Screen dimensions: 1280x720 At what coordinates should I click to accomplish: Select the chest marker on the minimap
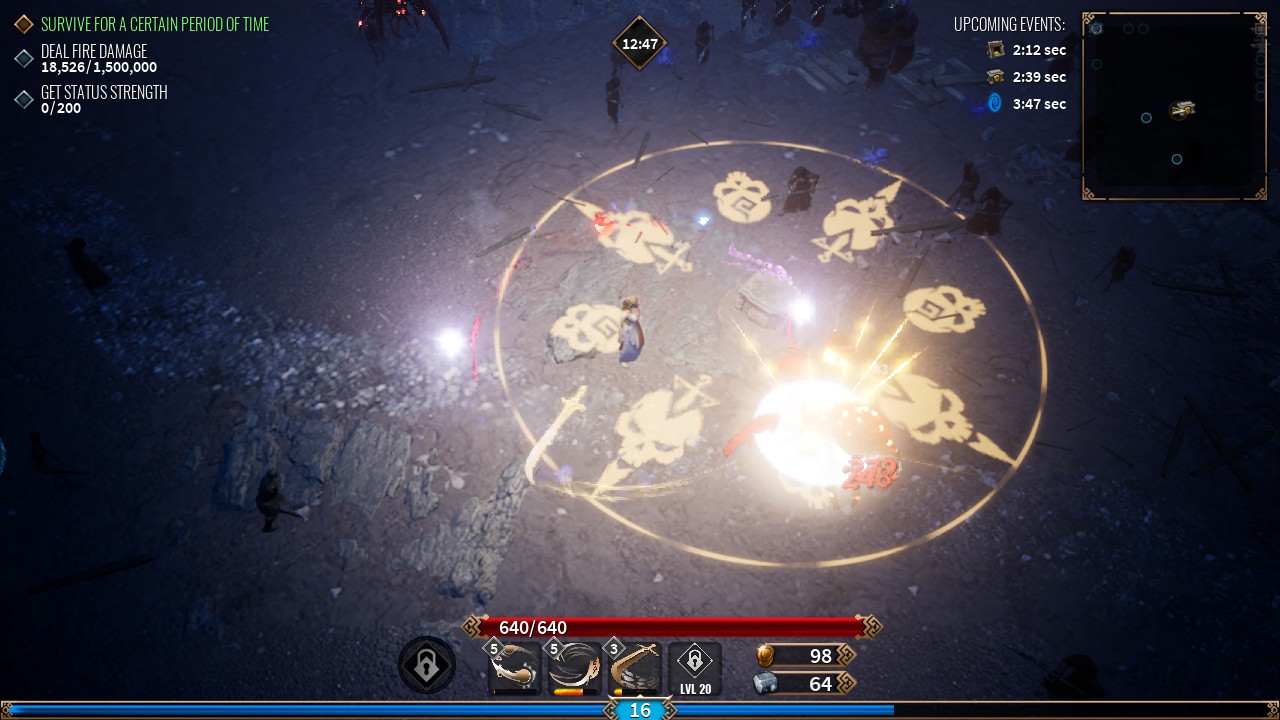coord(1183,109)
